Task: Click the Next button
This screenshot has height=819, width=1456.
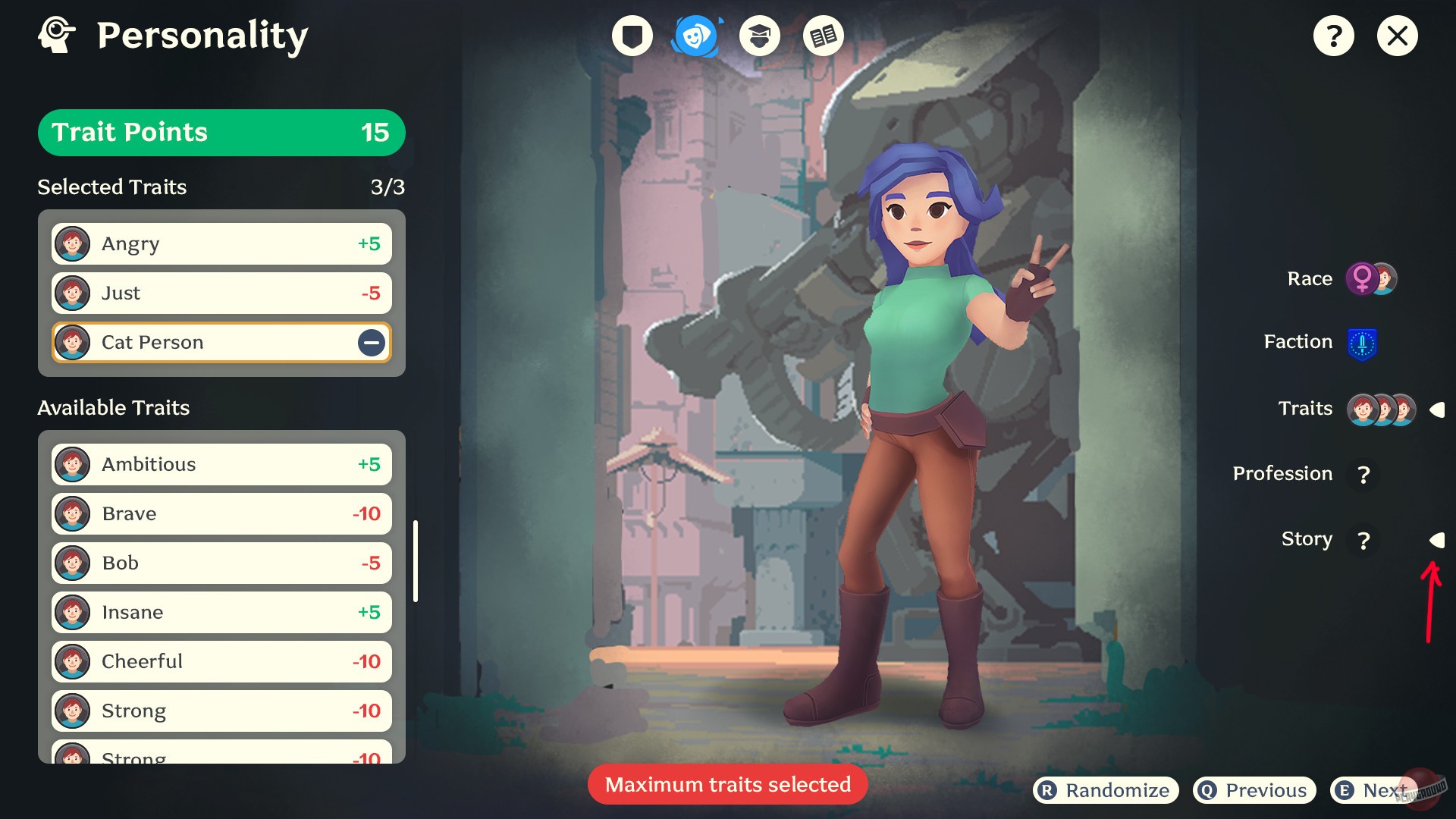Action: (1376, 789)
